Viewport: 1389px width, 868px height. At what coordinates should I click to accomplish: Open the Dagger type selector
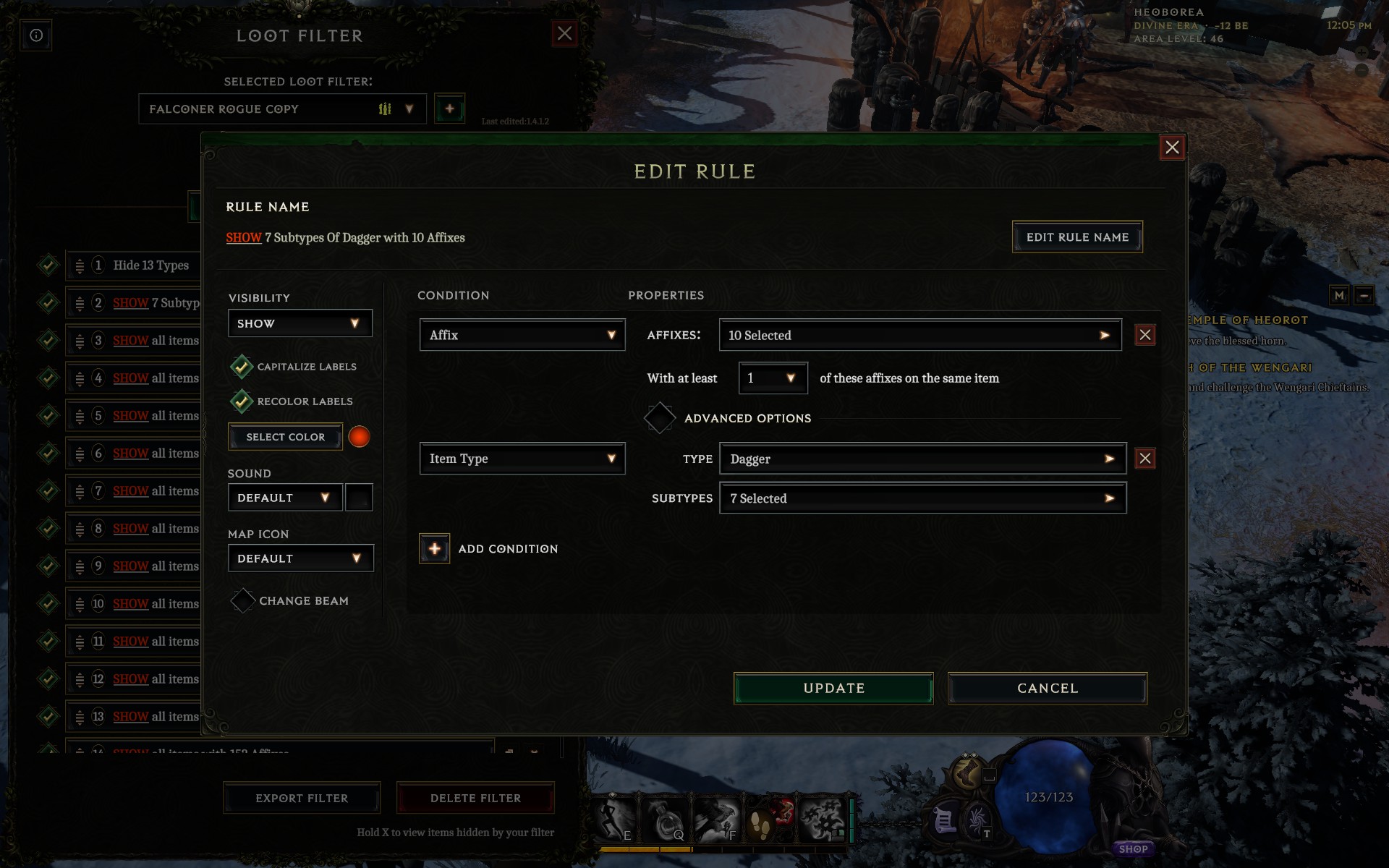point(922,459)
